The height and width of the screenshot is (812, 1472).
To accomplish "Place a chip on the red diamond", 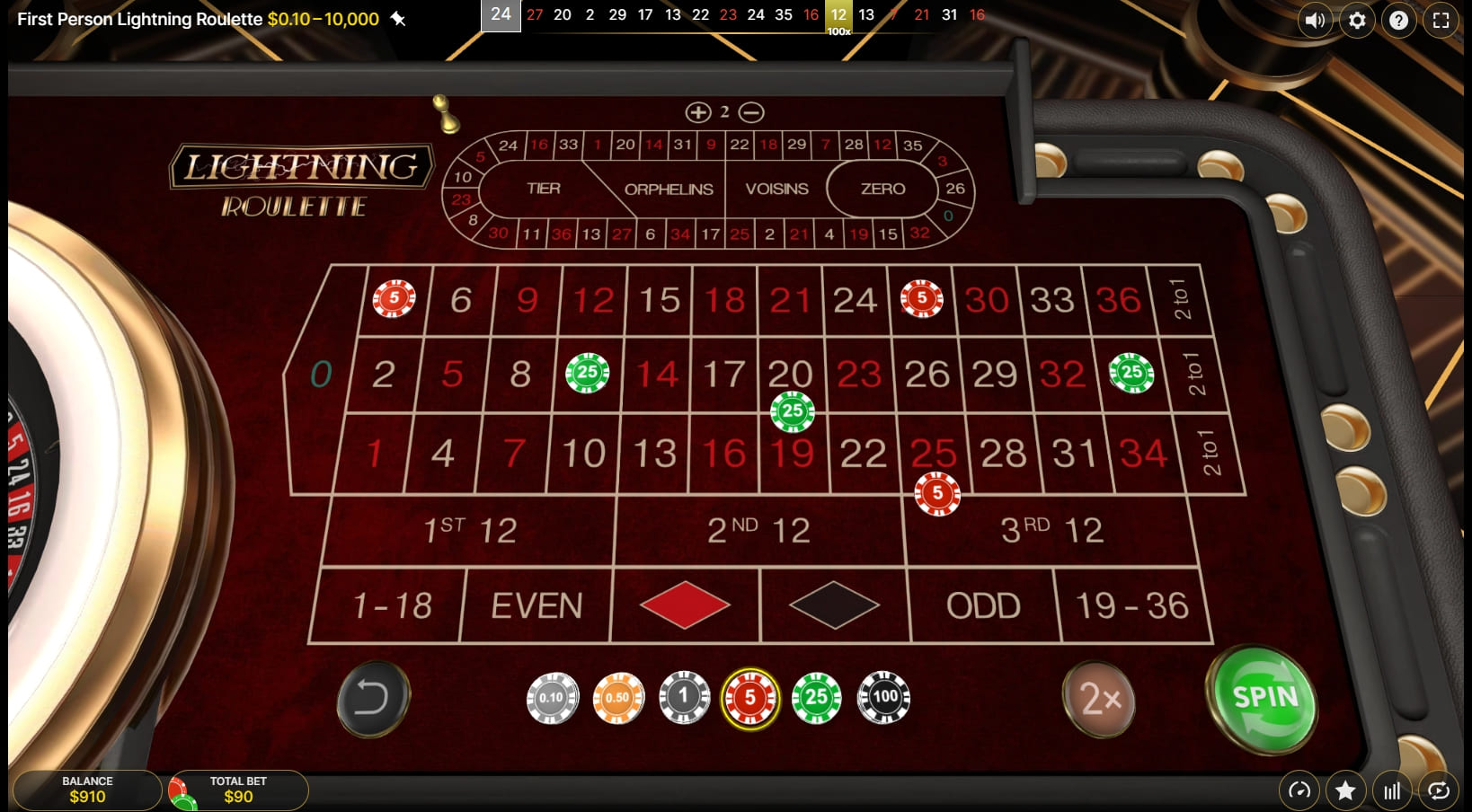I will [684, 606].
